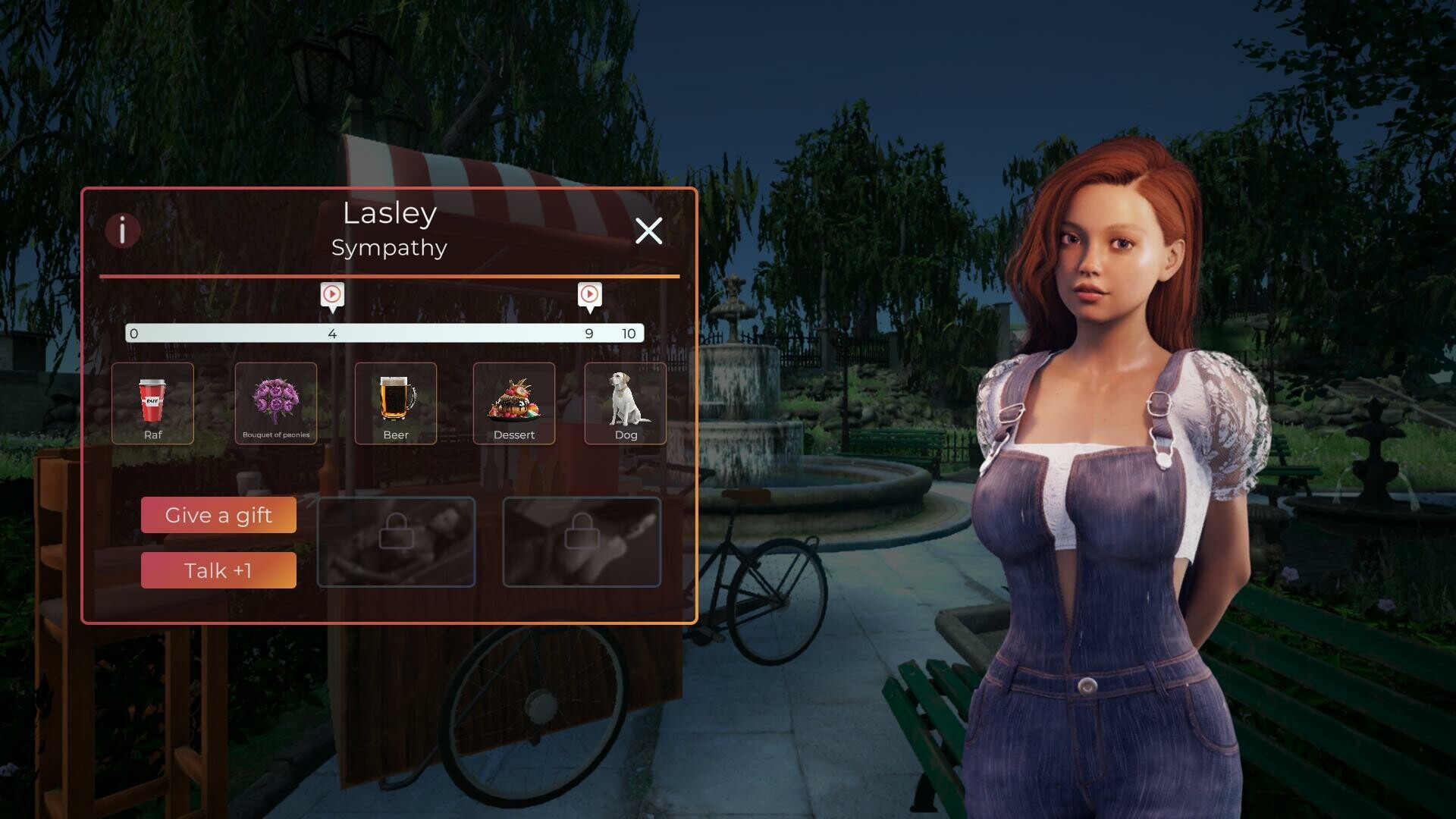1456x819 pixels.
Task: Click the Raf label under the coffee cup
Action: 152,435
